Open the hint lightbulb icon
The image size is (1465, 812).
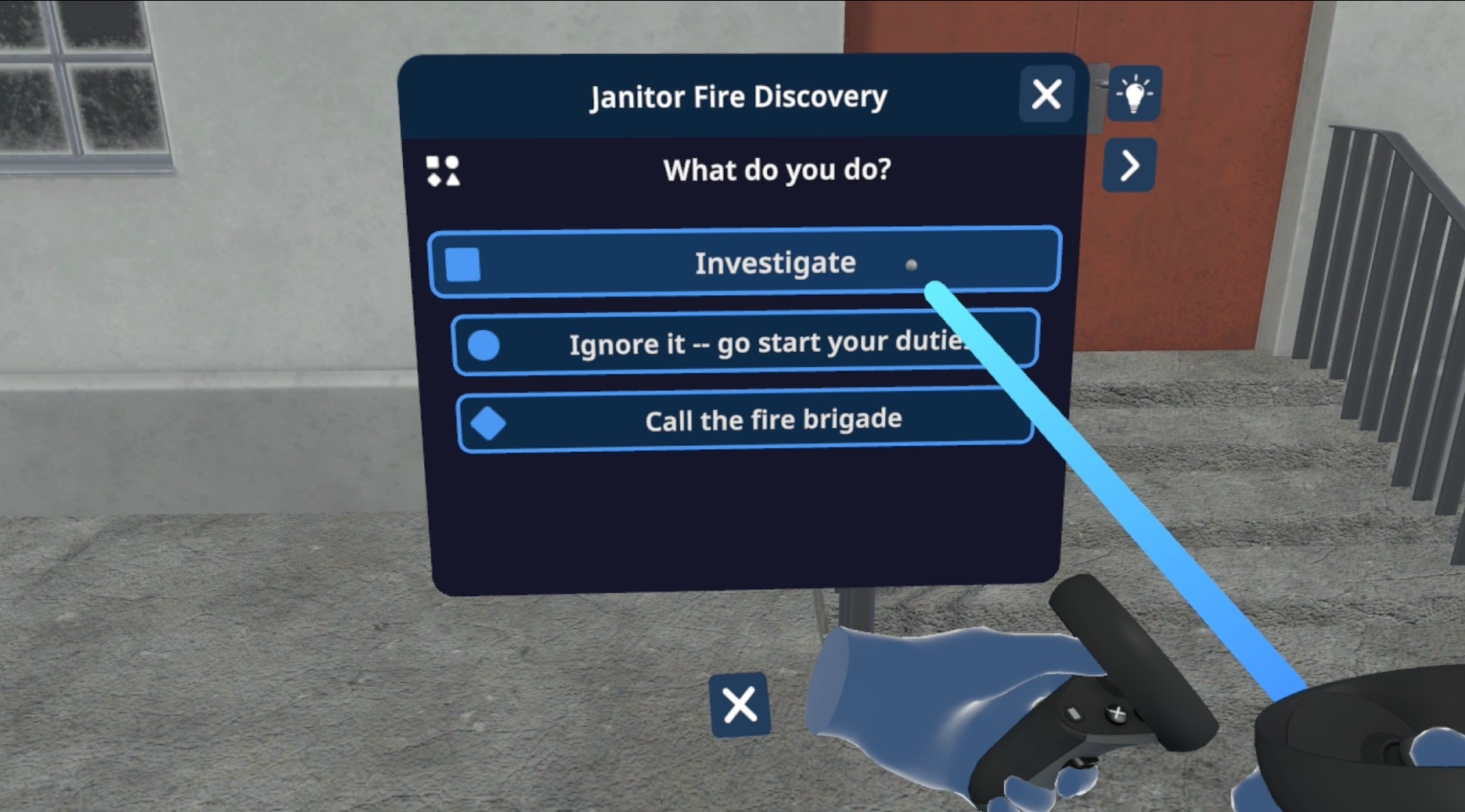1133,94
